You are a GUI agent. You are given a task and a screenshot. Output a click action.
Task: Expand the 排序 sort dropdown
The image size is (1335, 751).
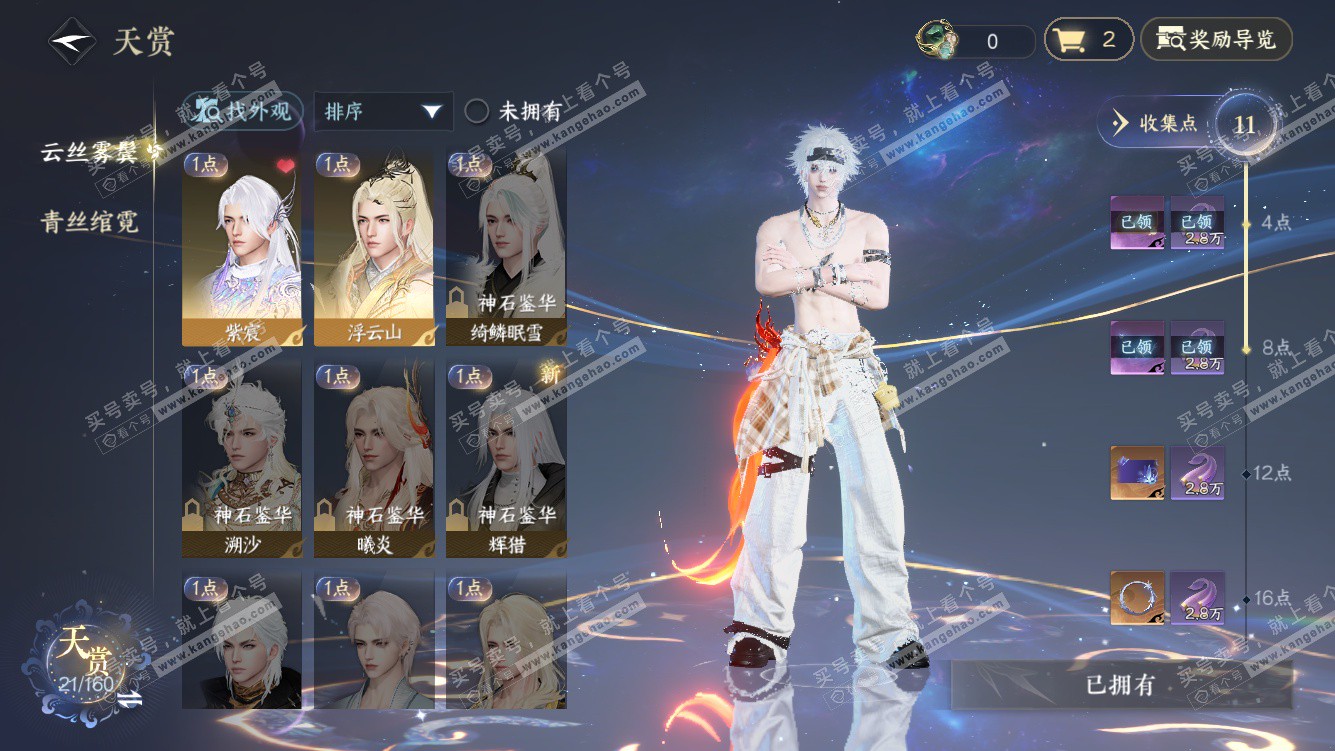[x=383, y=112]
